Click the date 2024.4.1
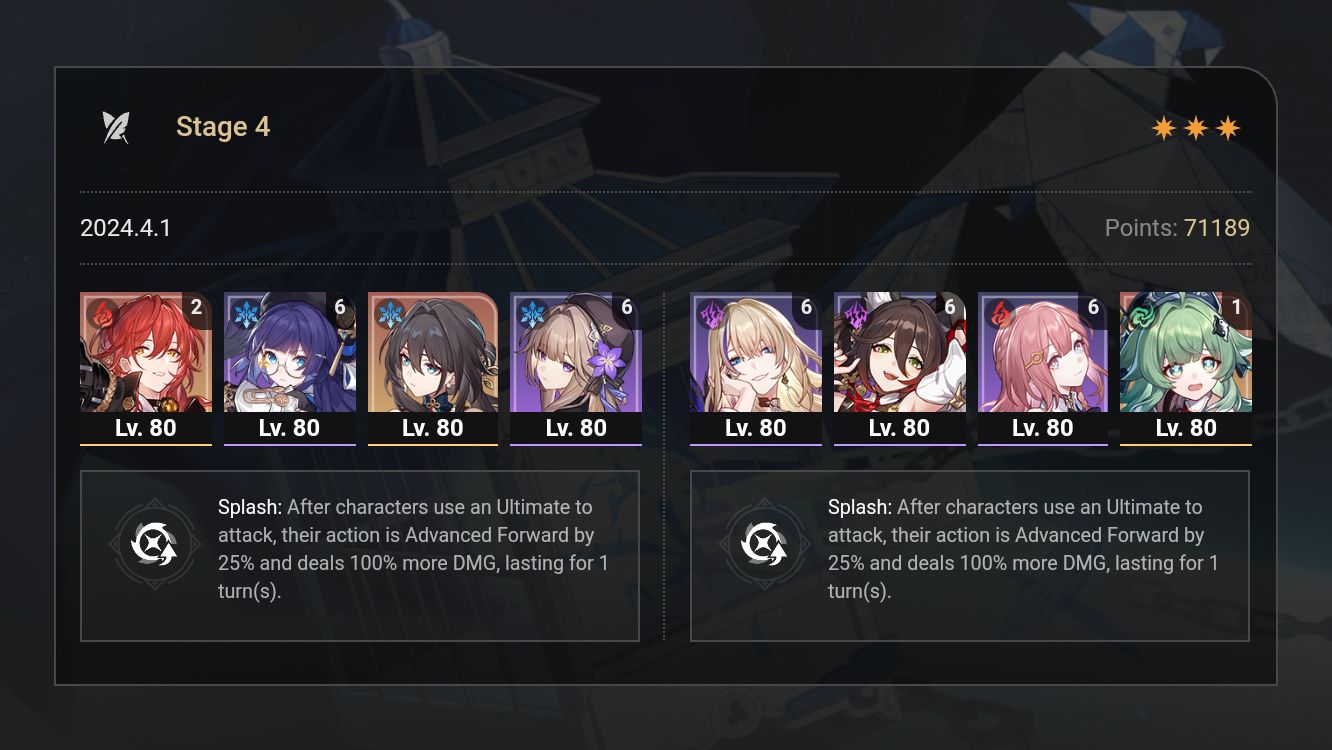Screen dimensions: 1332x750 (125, 228)
